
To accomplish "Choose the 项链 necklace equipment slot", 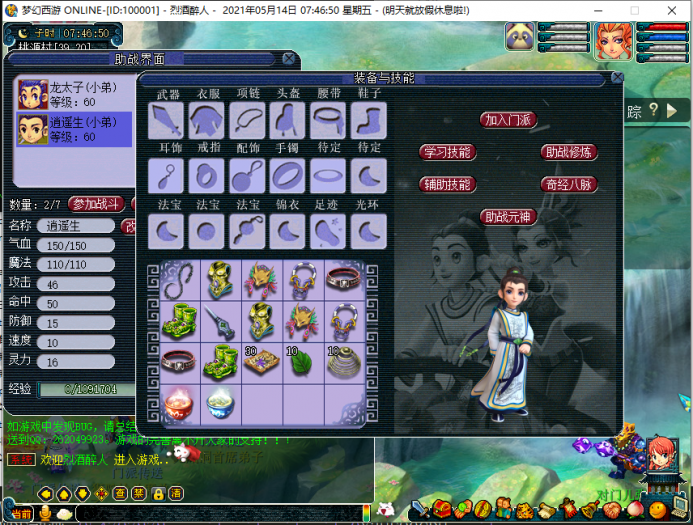I will click(x=247, y=120).
